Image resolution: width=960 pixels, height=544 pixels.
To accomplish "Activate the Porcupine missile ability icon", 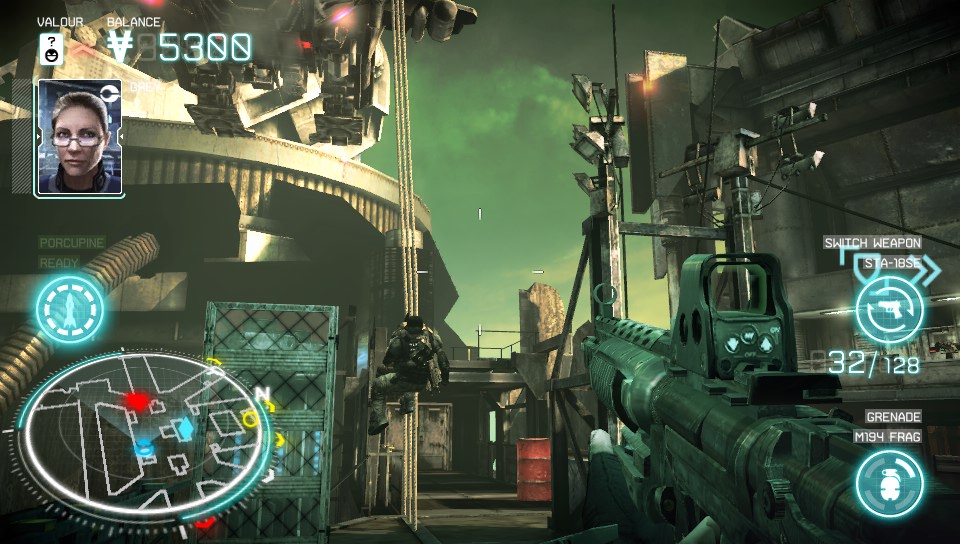I will 70,308.
